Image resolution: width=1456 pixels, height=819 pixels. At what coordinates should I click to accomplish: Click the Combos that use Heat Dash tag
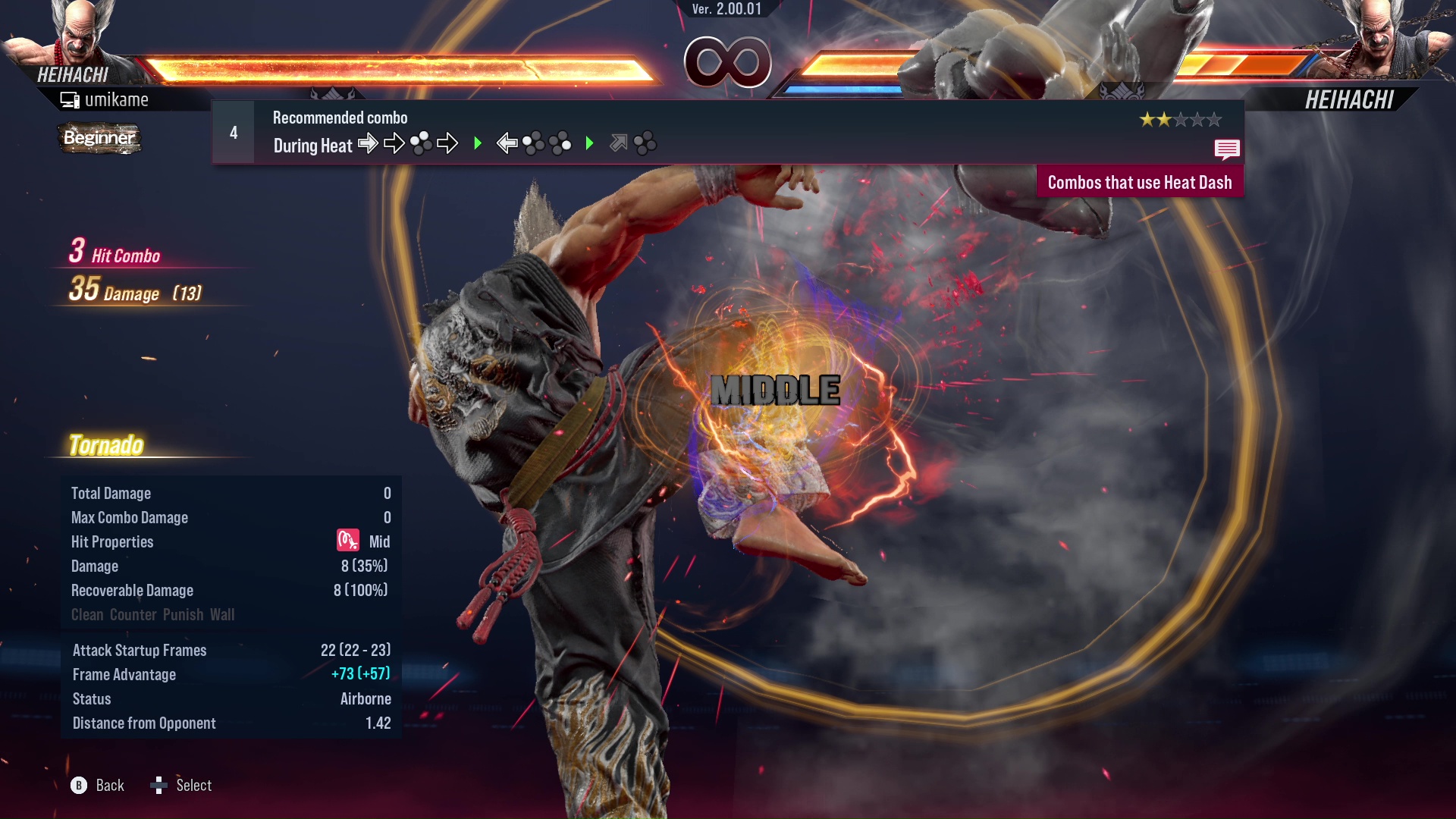click(x=1139, y=183)
